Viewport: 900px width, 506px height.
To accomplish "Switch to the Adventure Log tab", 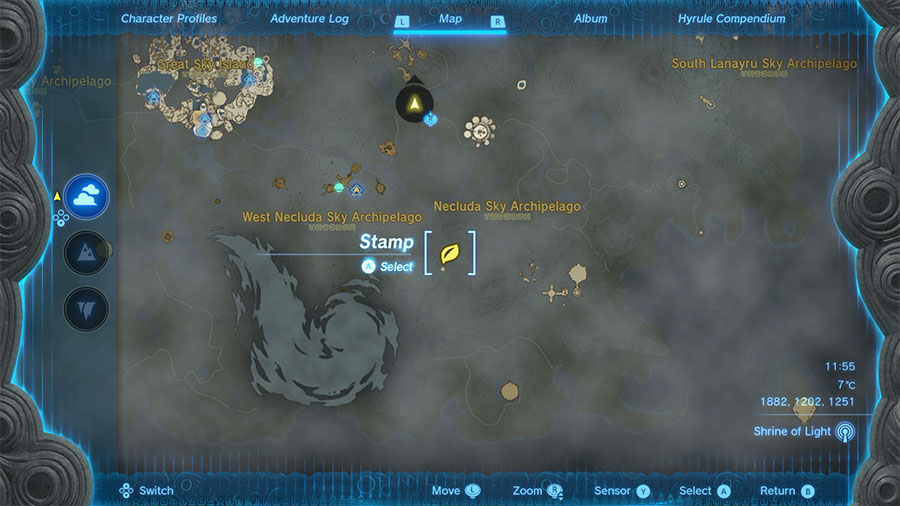I will pos(310,19).
